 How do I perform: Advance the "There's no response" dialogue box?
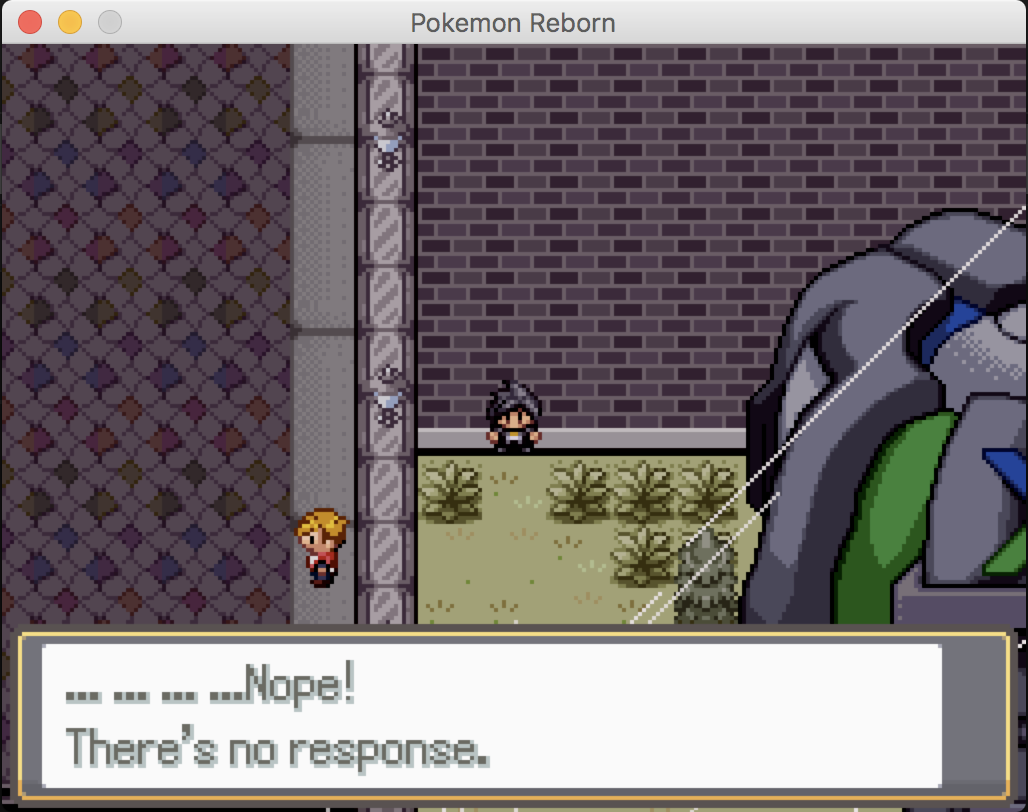pyautogui.click(x=492, y=716)
